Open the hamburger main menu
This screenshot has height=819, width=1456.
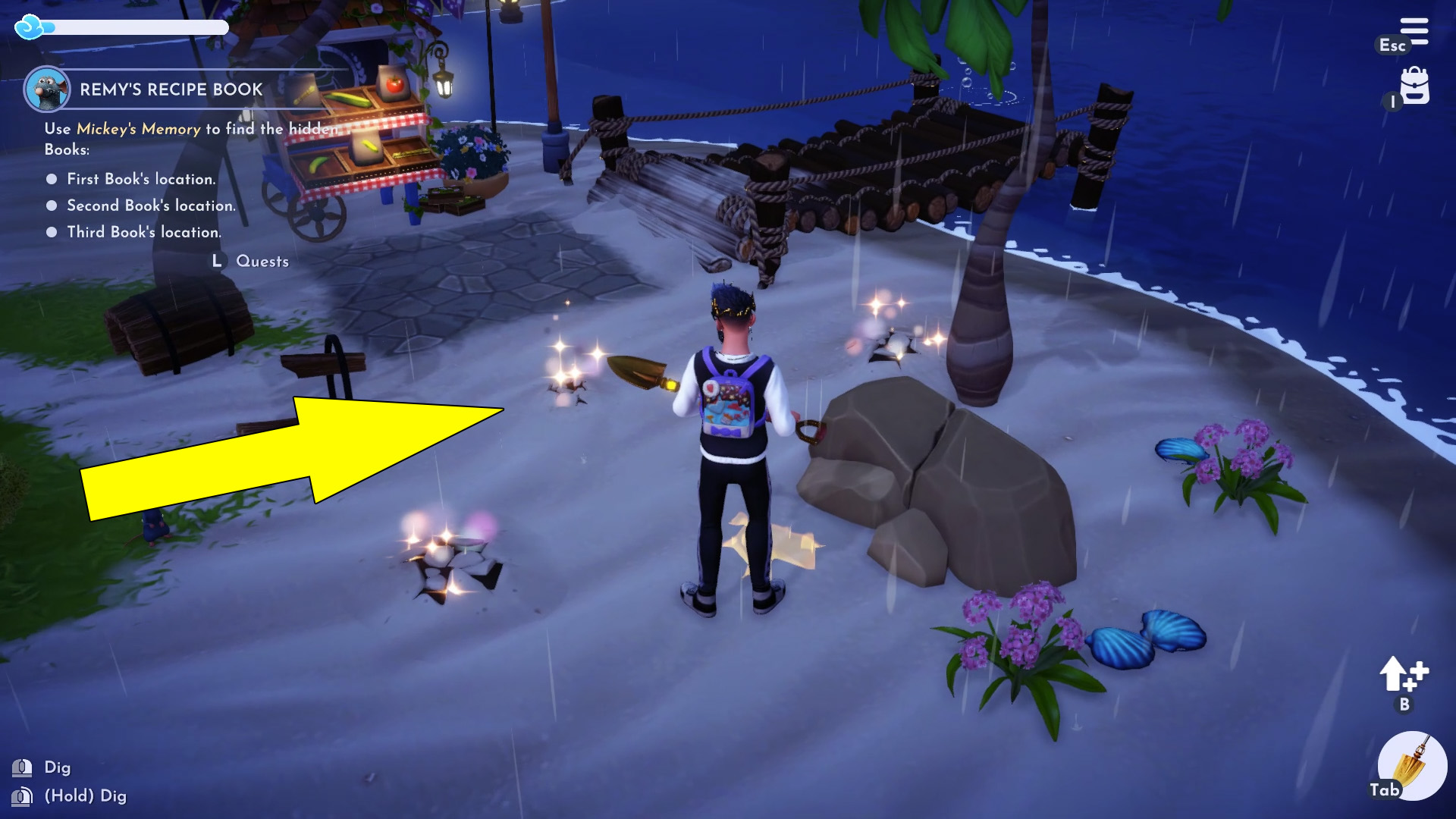[1414, 32]
